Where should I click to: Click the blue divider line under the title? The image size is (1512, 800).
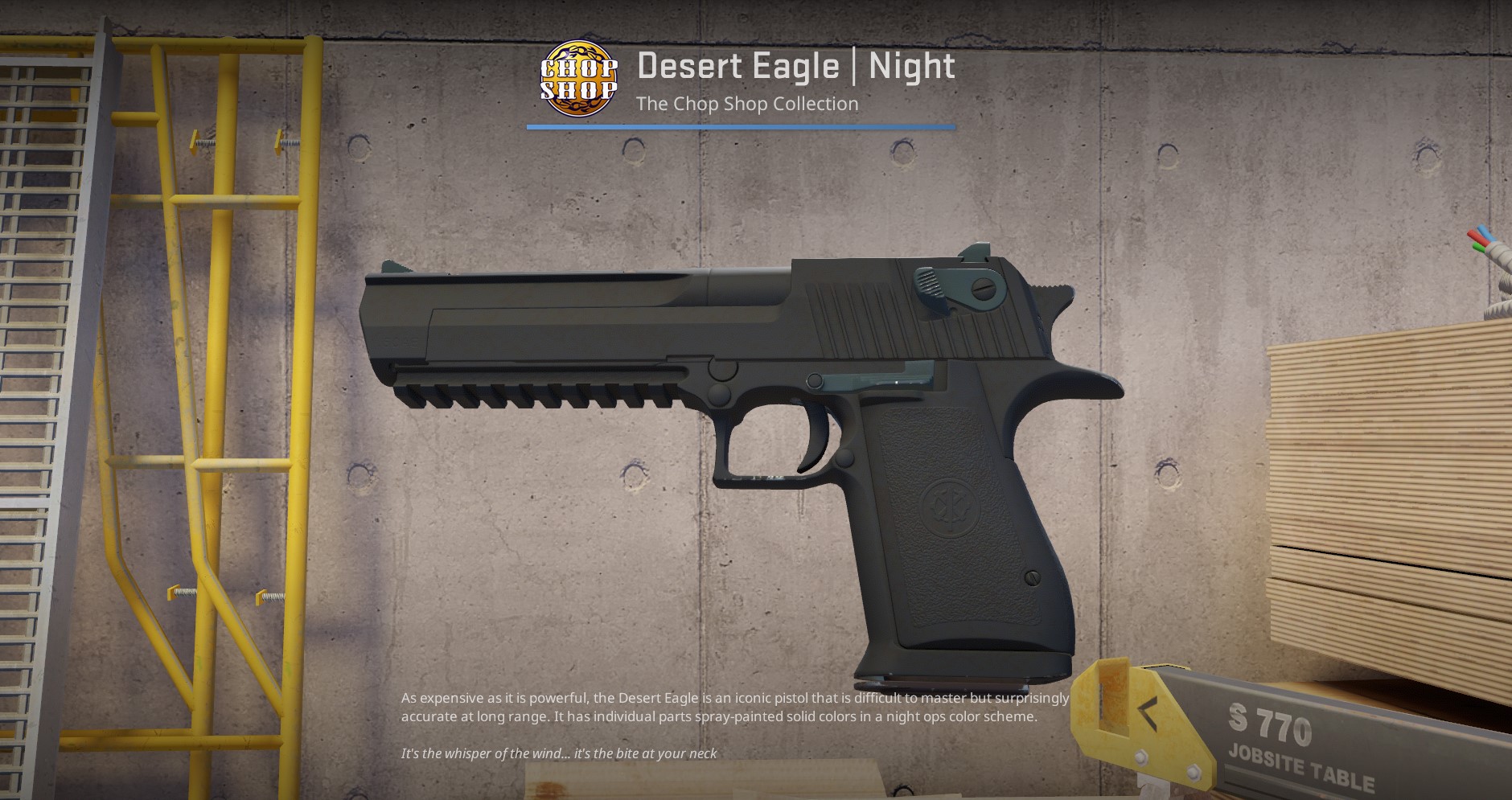741,125
